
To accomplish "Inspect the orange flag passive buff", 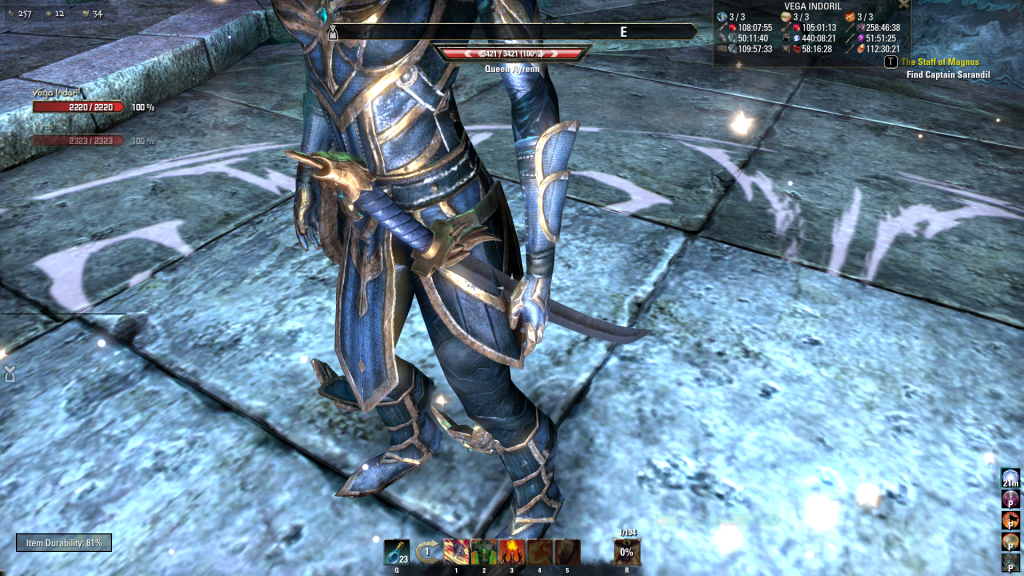I will click(x=1010, y=521).
